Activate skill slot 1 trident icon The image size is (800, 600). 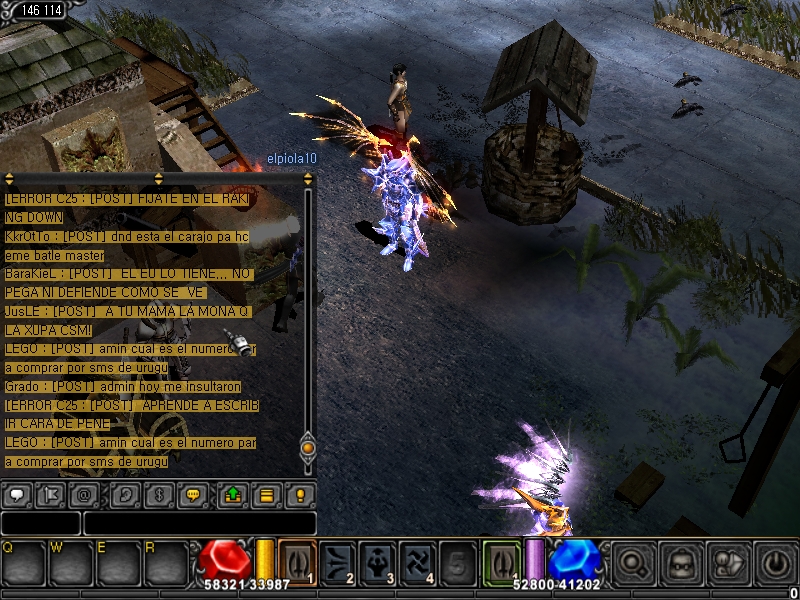tap(297, 561)
